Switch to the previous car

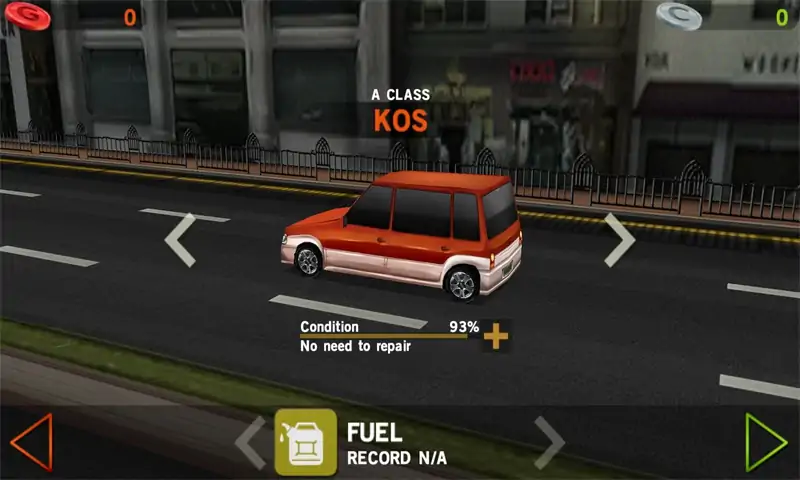point(180,240)
